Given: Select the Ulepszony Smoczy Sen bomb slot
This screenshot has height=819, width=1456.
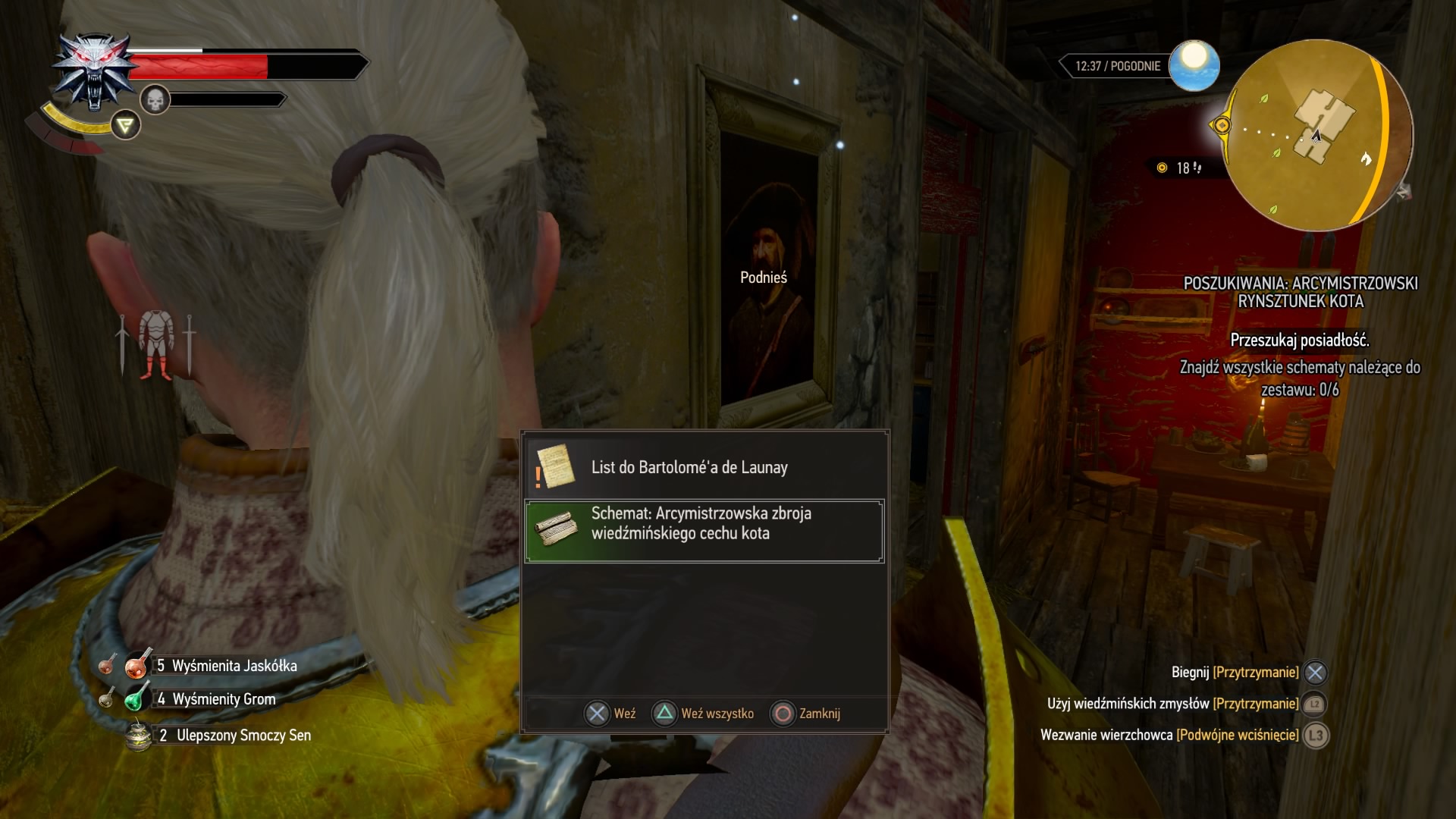Looking at the screenshot, I should [139, 735].
